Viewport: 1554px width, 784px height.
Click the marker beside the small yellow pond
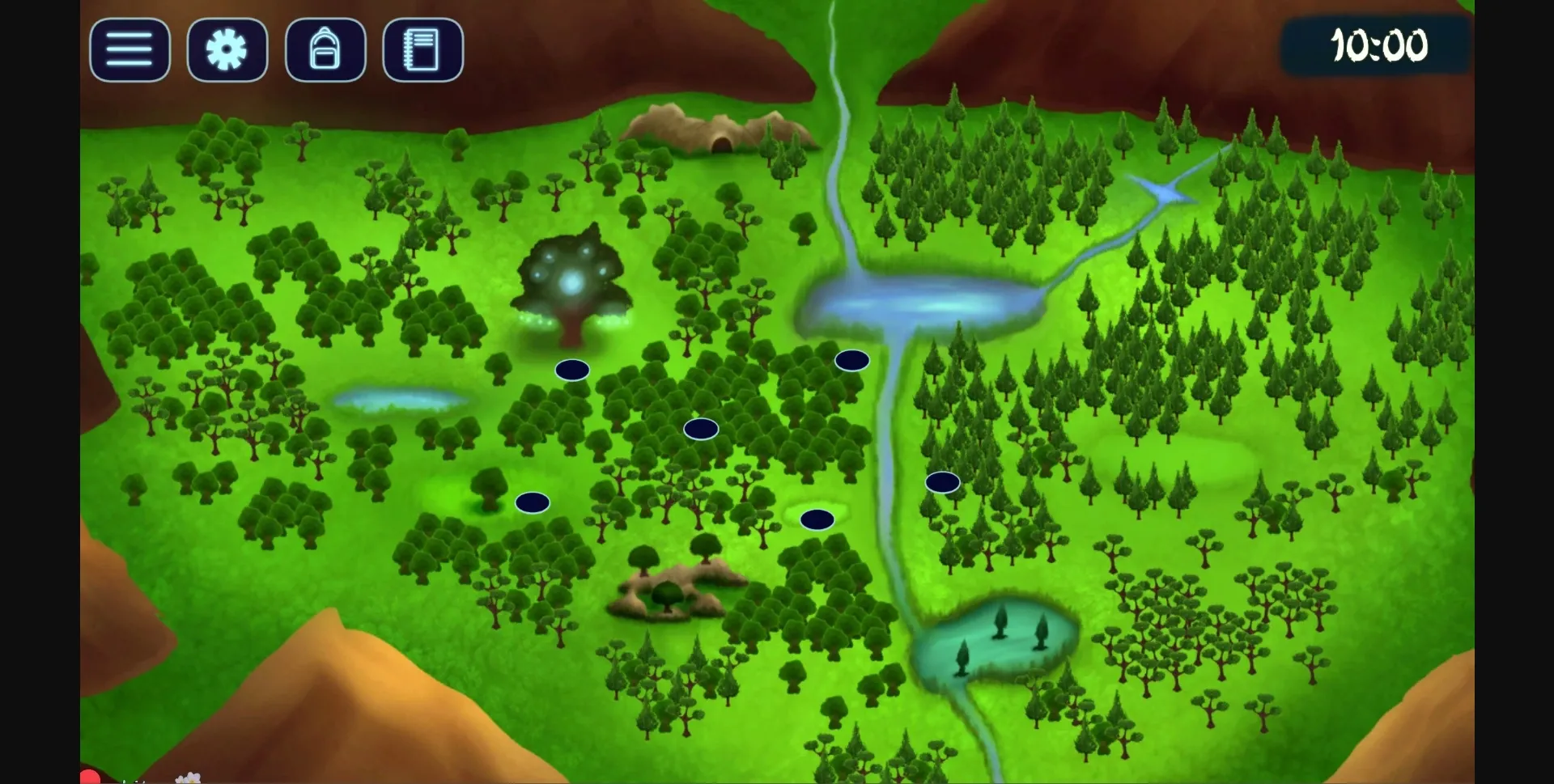[818, 519]
